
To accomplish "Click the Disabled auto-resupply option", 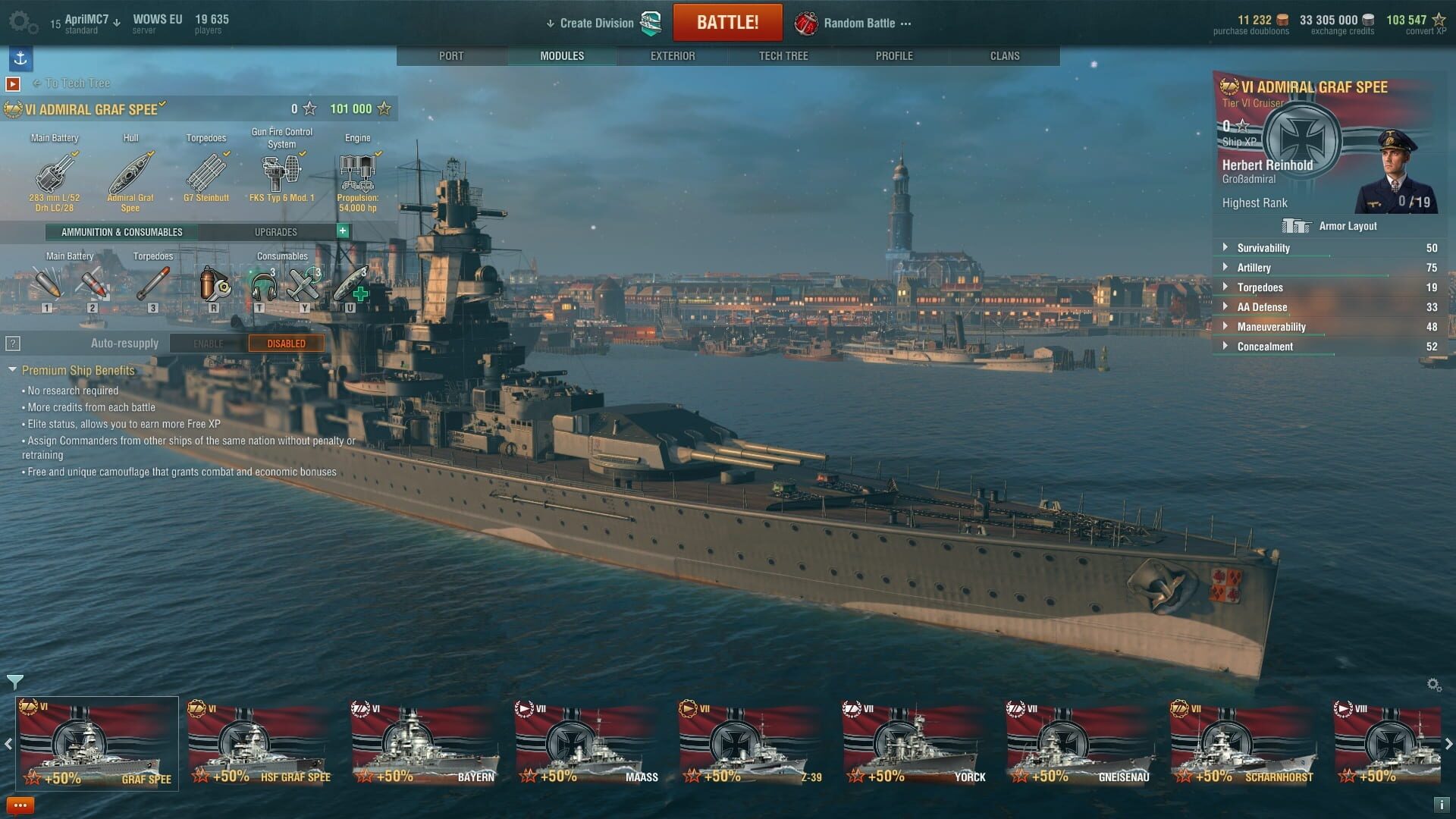I will click(286, 343).
